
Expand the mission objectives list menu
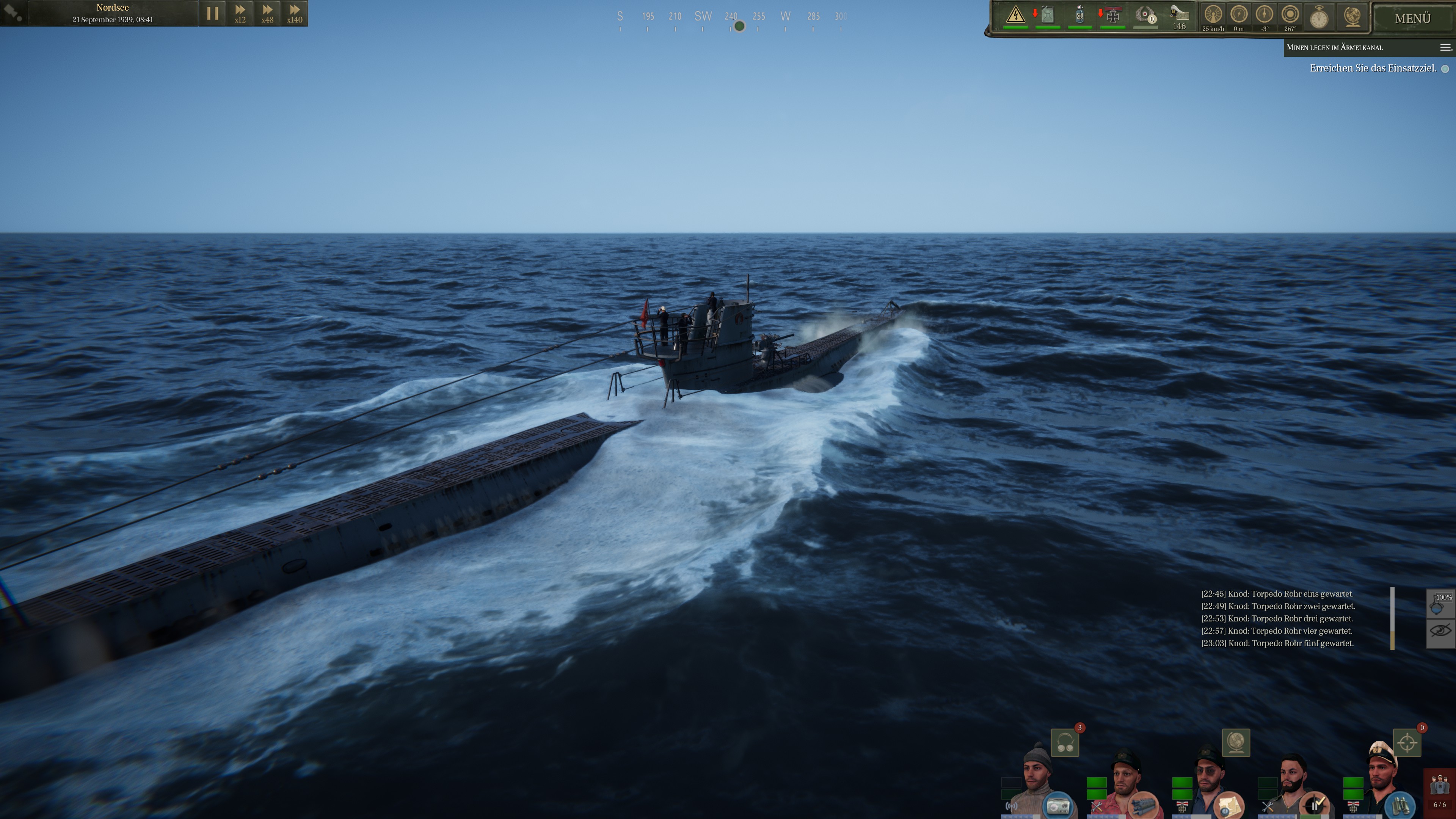click(1445, 47)
